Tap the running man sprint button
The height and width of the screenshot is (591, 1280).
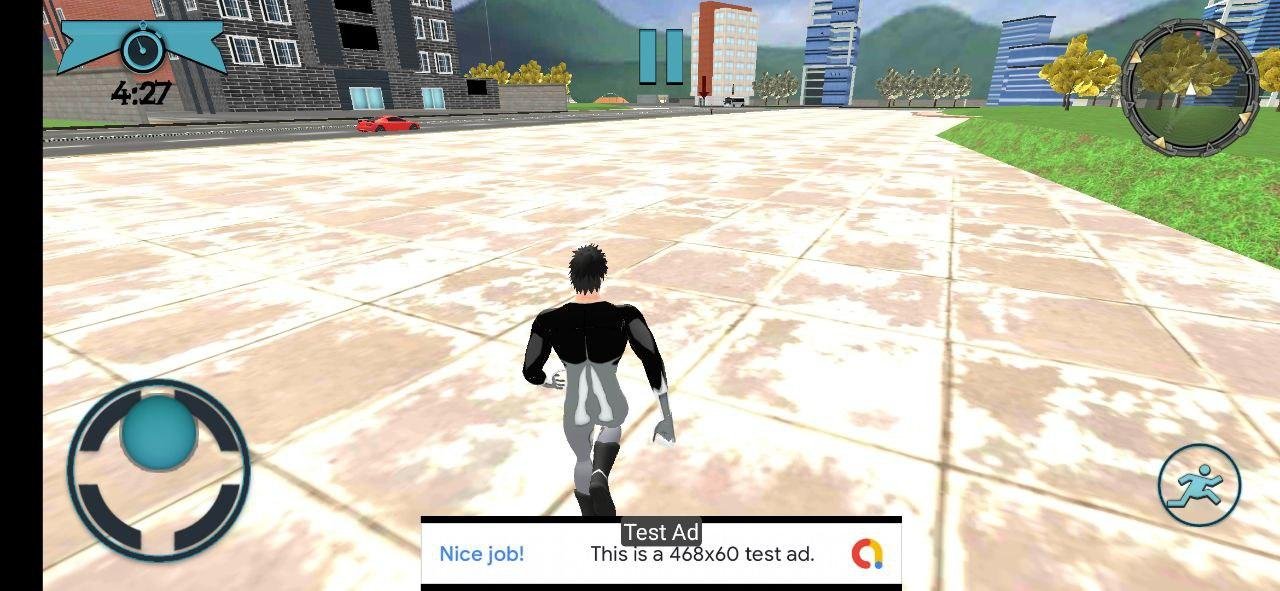coord(1199,486)
